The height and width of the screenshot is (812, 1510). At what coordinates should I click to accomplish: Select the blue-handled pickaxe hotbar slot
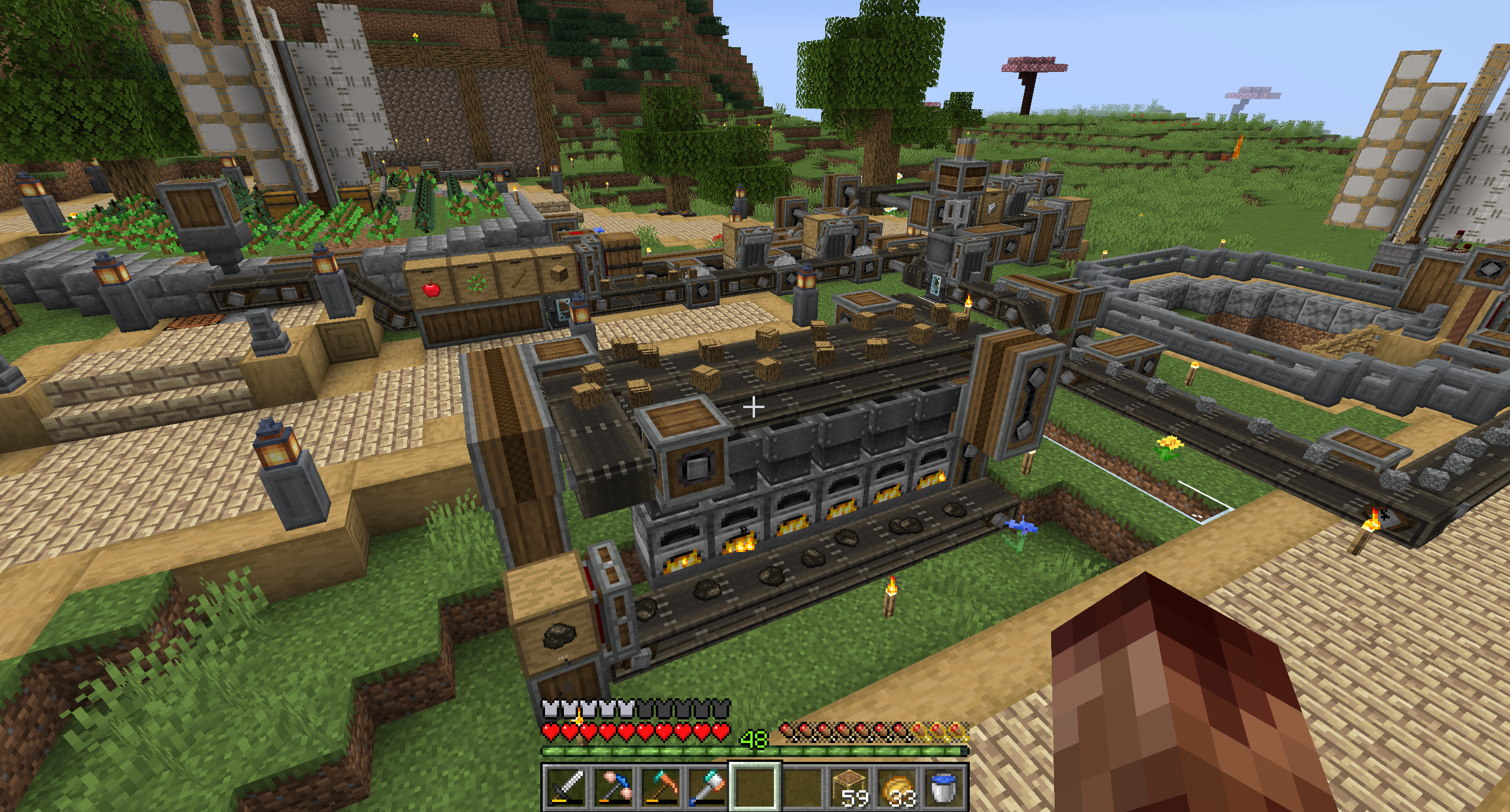[x=613, y=786]
